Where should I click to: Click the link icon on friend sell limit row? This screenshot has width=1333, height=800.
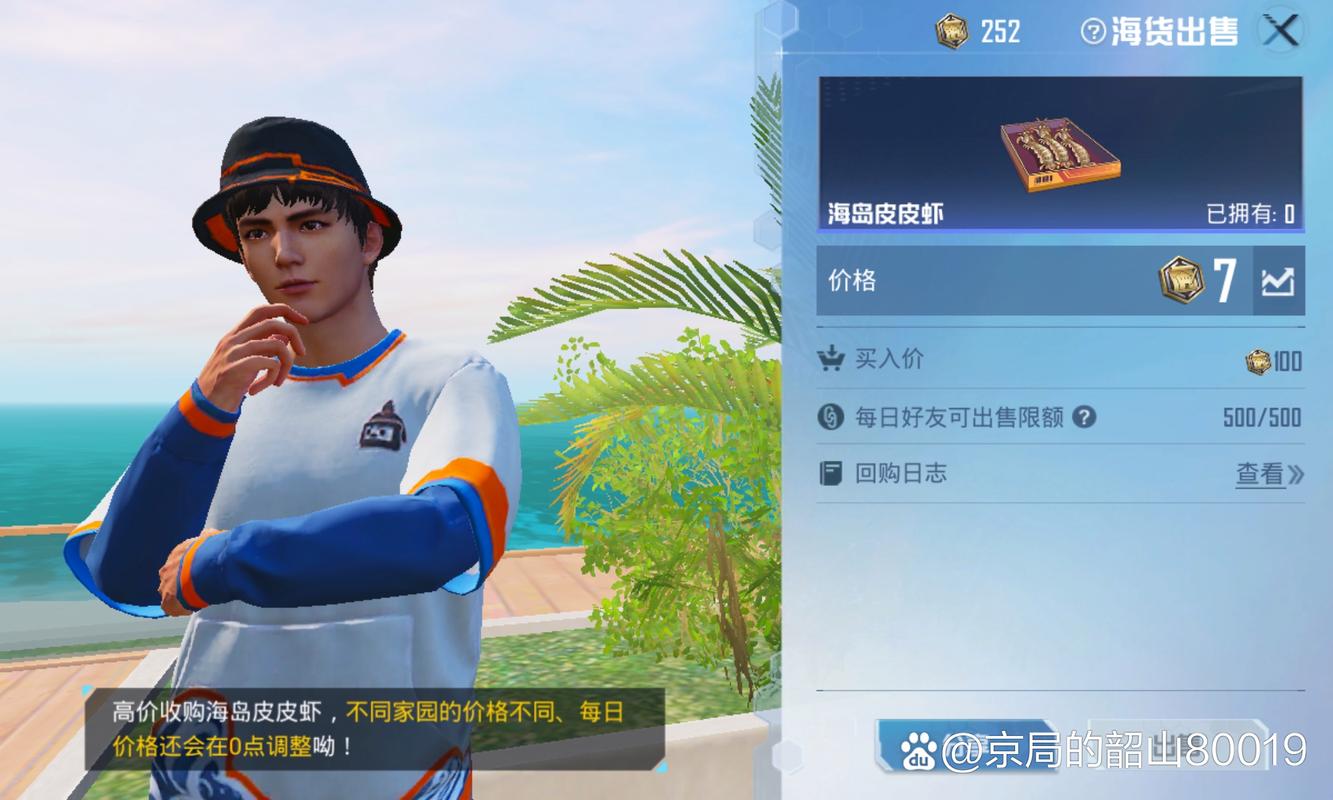coord(831,416)
